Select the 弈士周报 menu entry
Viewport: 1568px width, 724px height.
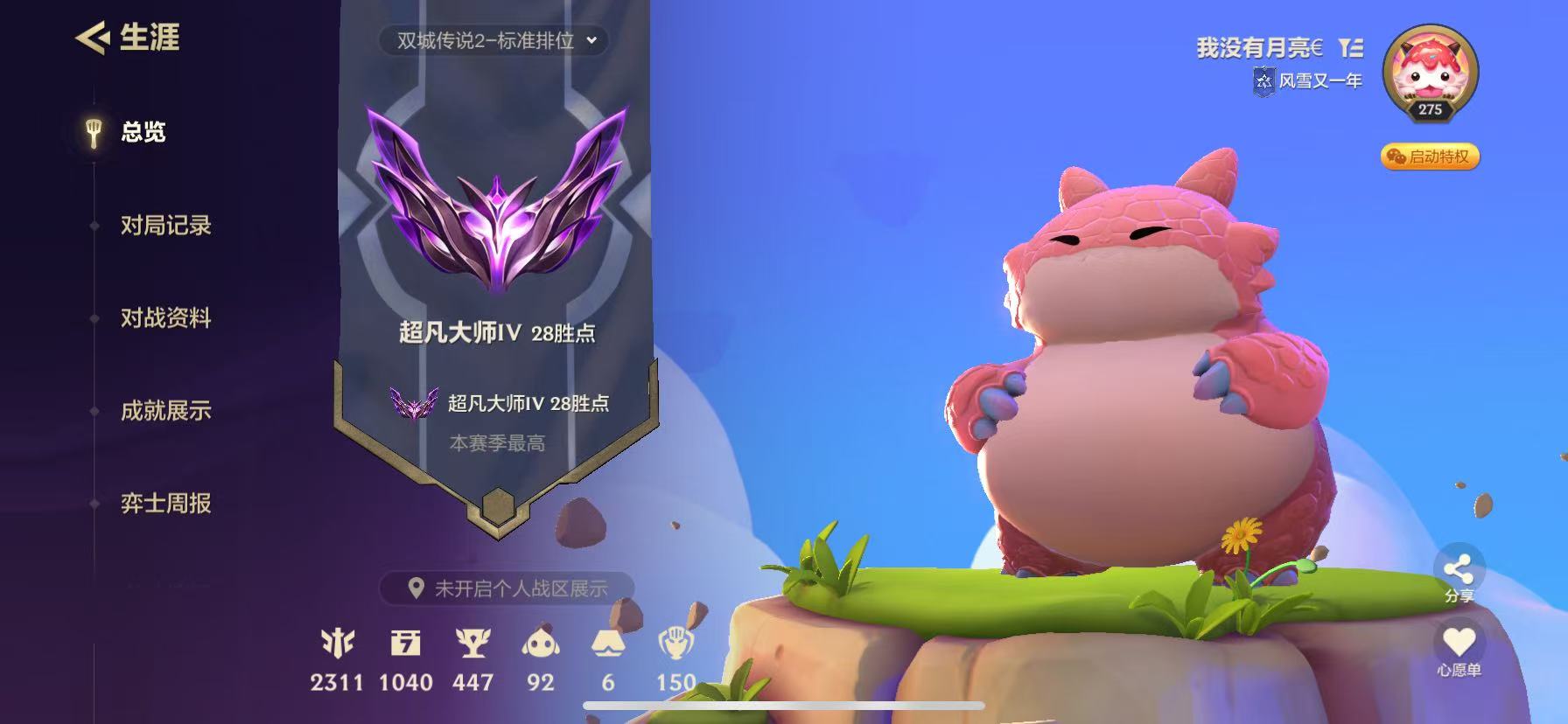tap(167, 505)
